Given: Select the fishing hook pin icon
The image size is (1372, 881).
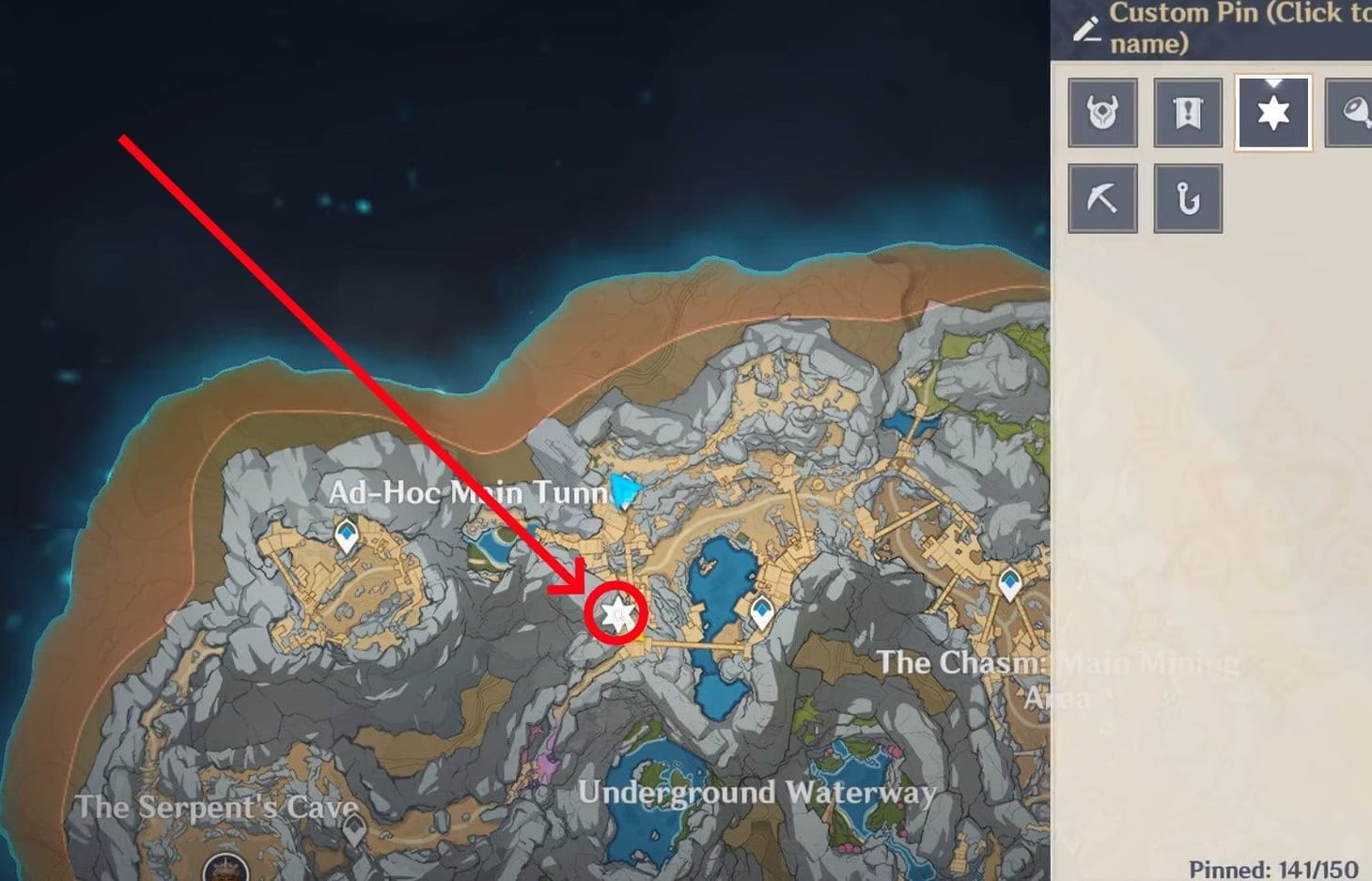Looking at the screenshot, I should click(x=1187, y=197).
